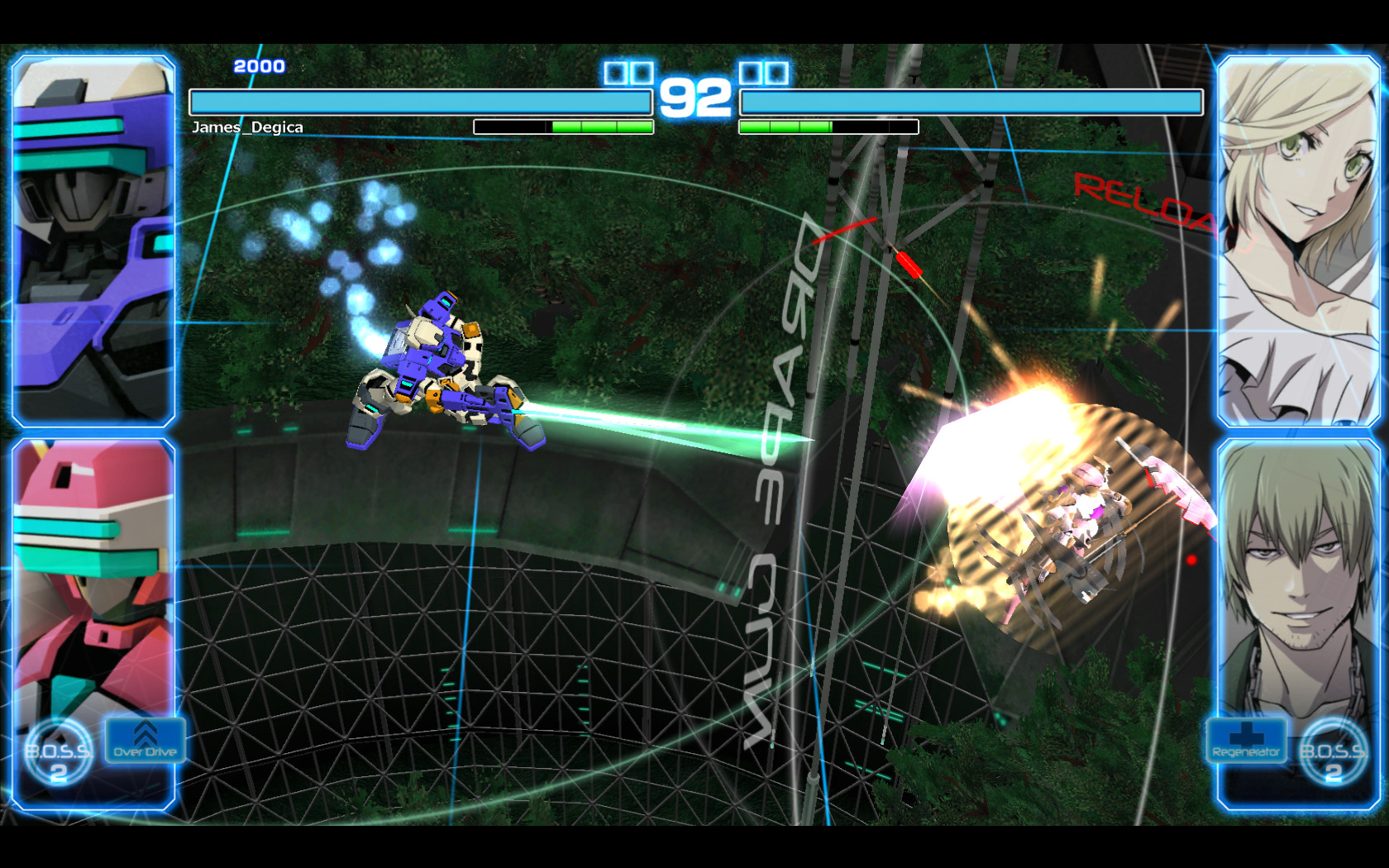The height and width of the screenshot is (868, 1389).
Task: Click the right player's blue health bar
Action: [x=971, y=103]
